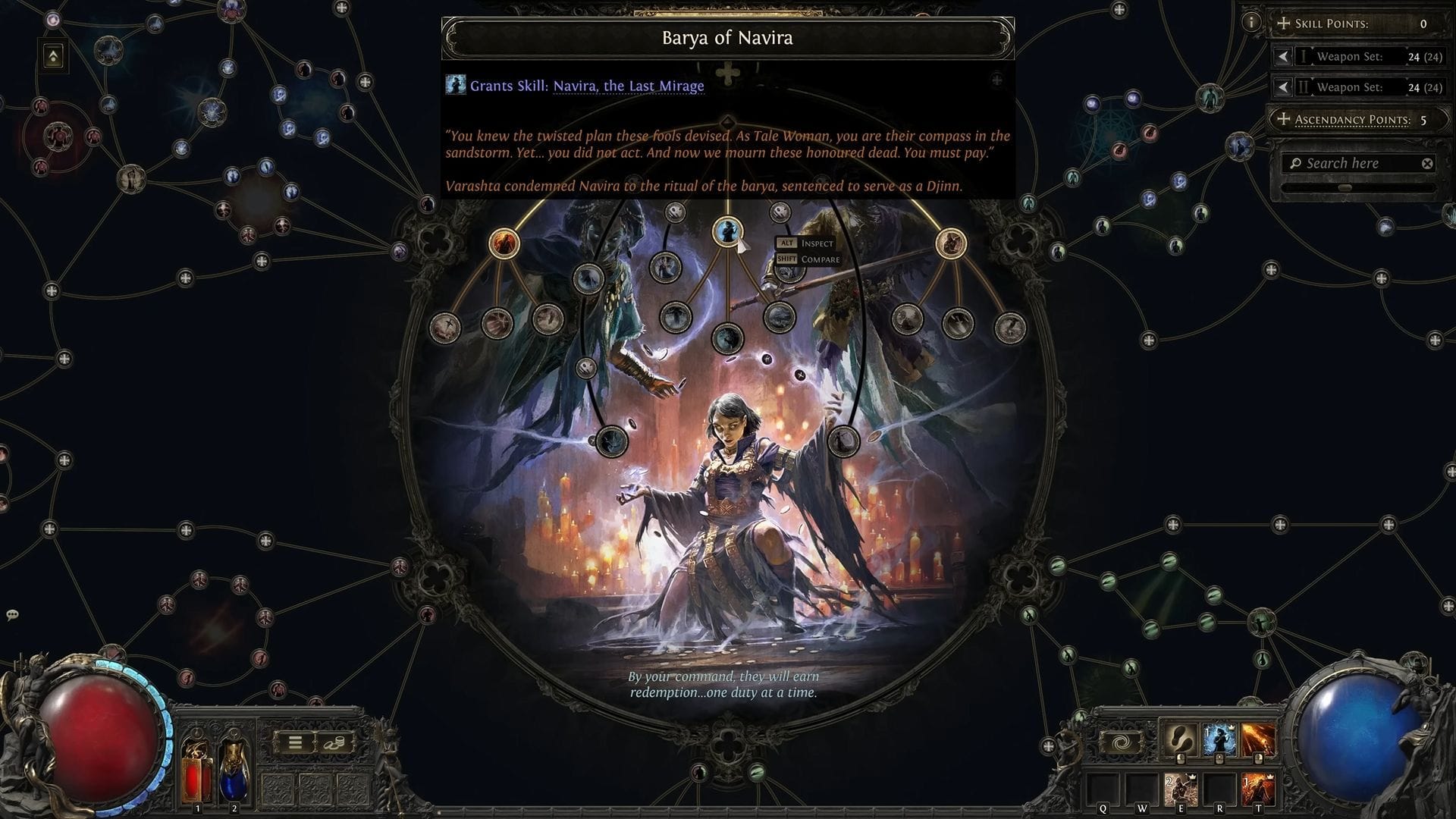This screenshot has width=1456, height=819.
Task: Expand the arrow panel at top-left corner
Action: [52, 55]
